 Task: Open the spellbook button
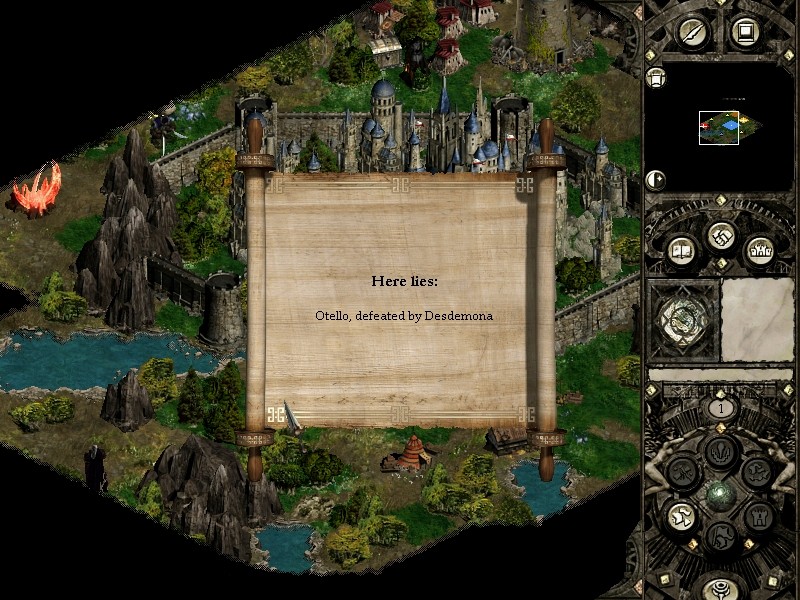pos(683,250)
